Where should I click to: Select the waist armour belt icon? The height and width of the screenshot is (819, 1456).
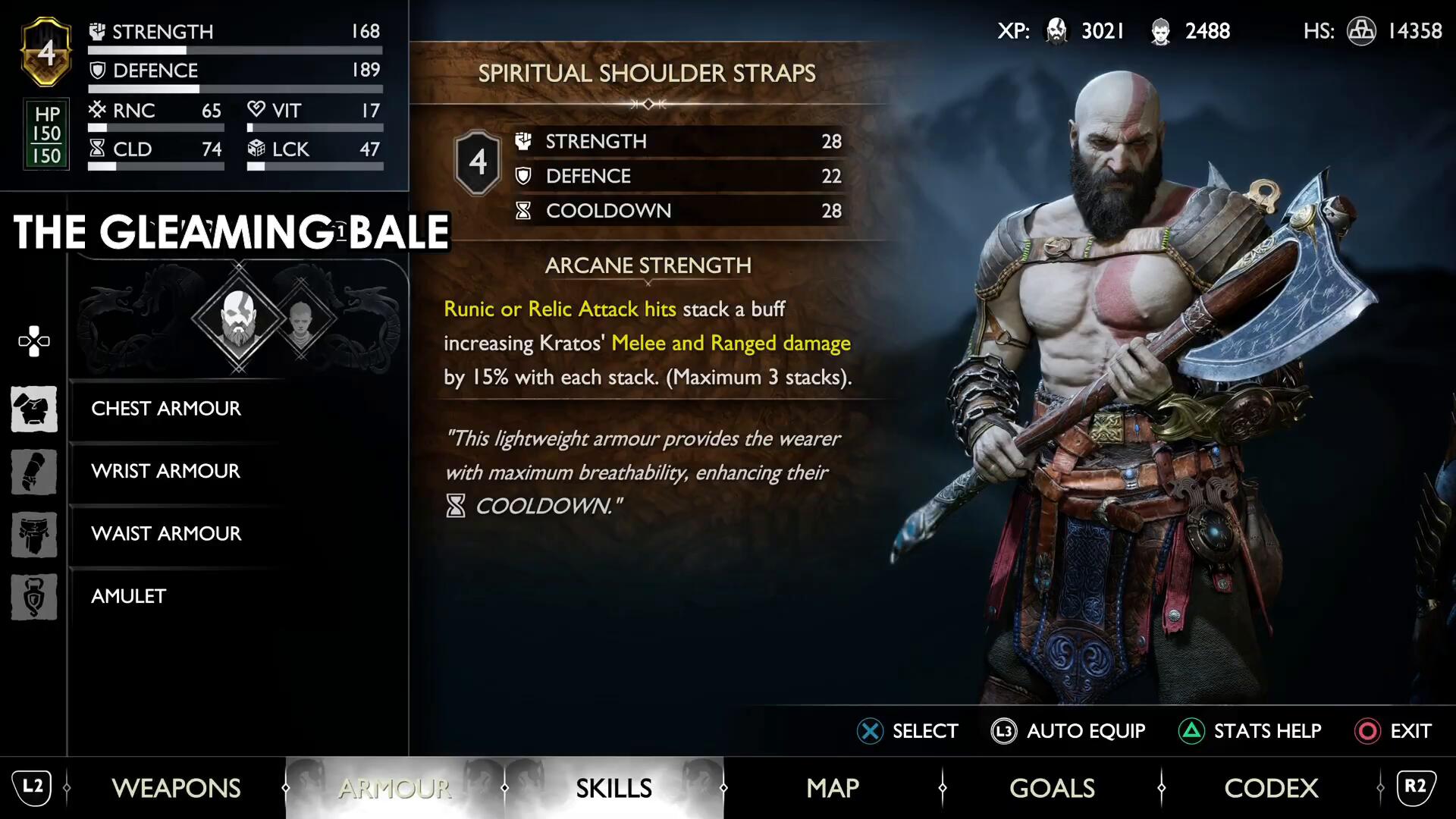pyautogui.click(x=34, y=535)
